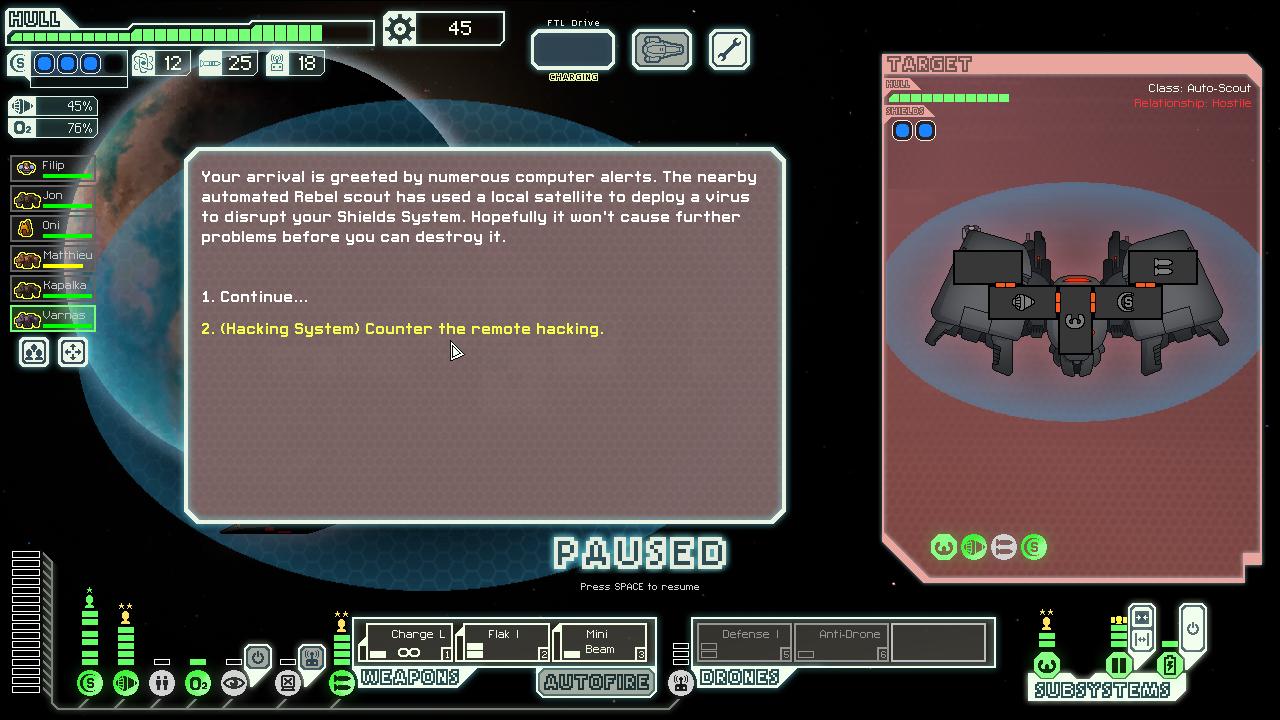Select crew member Oni
The width and height of the screenshot is (1280, 720).
click(53, 228)
